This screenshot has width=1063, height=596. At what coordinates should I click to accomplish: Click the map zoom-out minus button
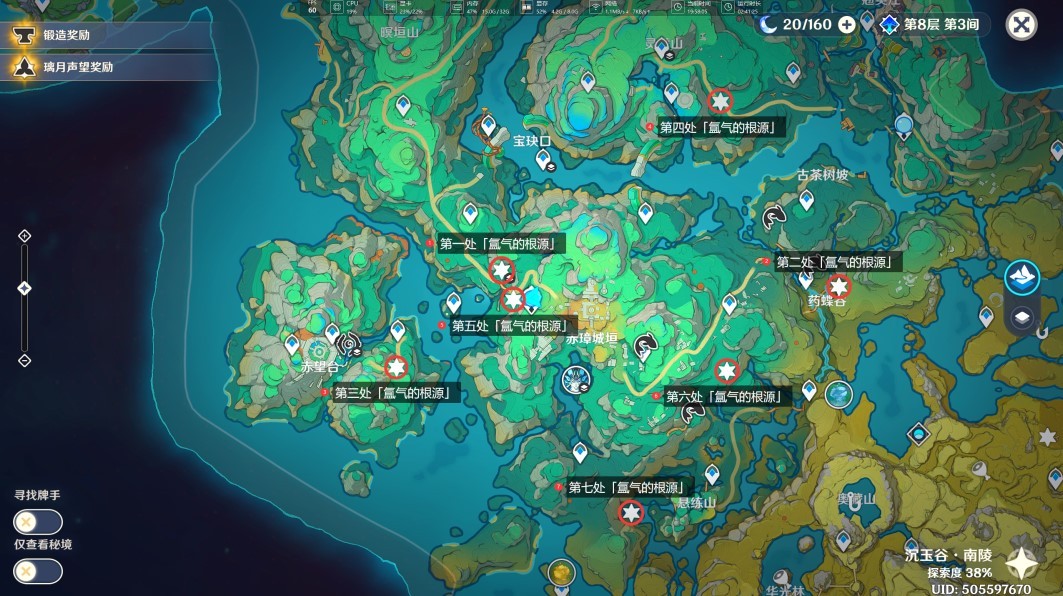pos(25,361)
